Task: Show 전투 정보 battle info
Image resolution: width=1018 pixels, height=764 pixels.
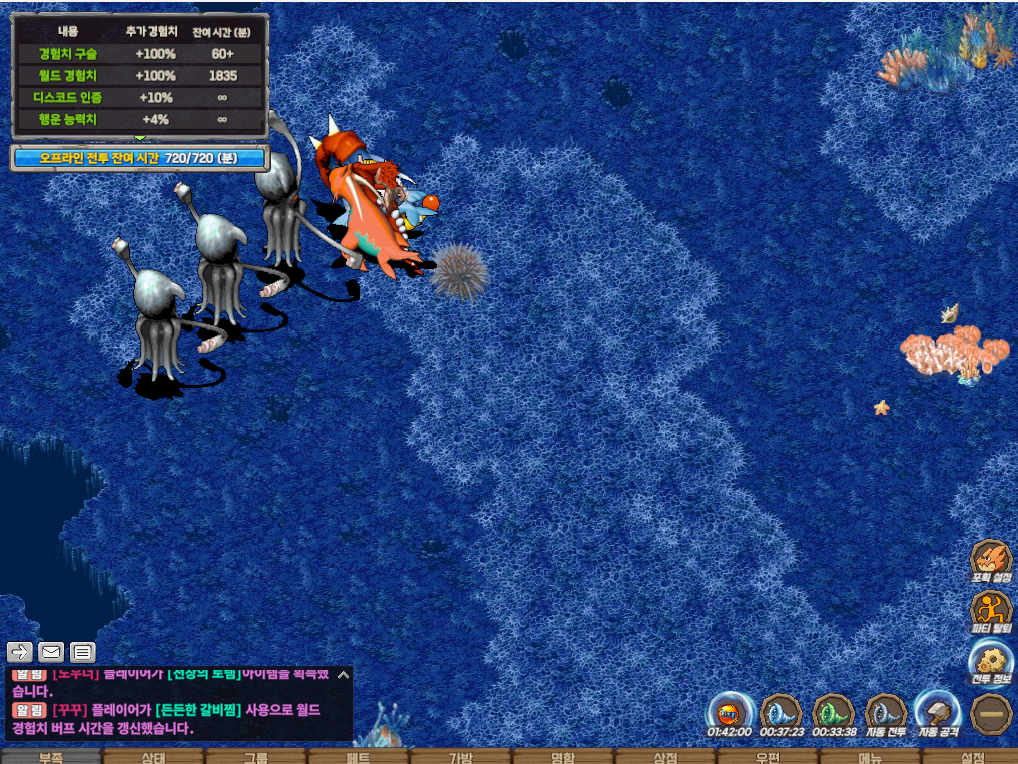Action: 991,660
